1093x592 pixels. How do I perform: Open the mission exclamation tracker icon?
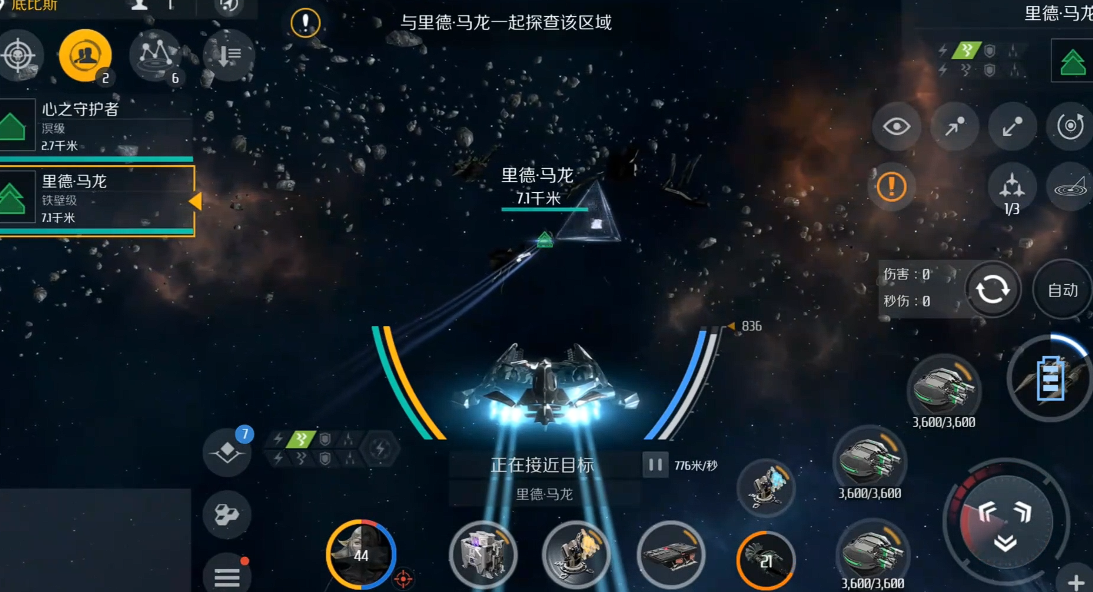coord(305,23)
